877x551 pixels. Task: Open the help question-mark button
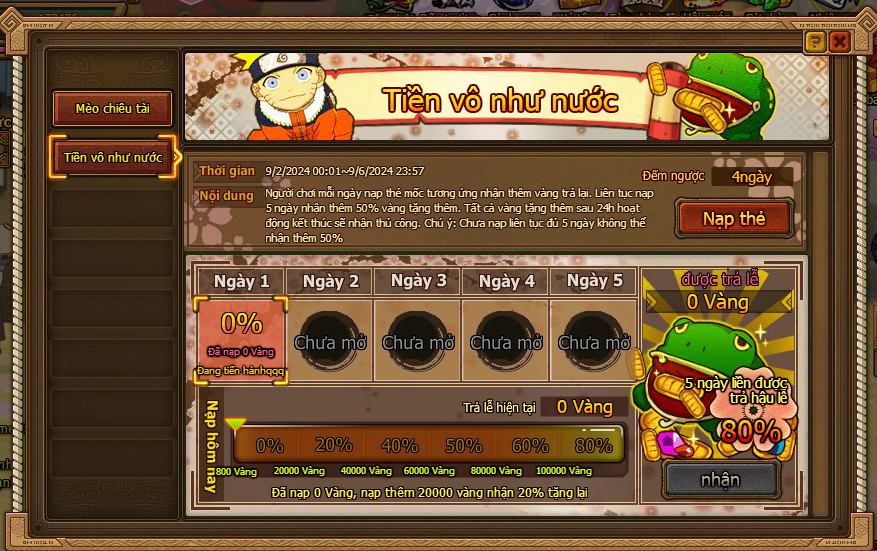pos(816,41)
